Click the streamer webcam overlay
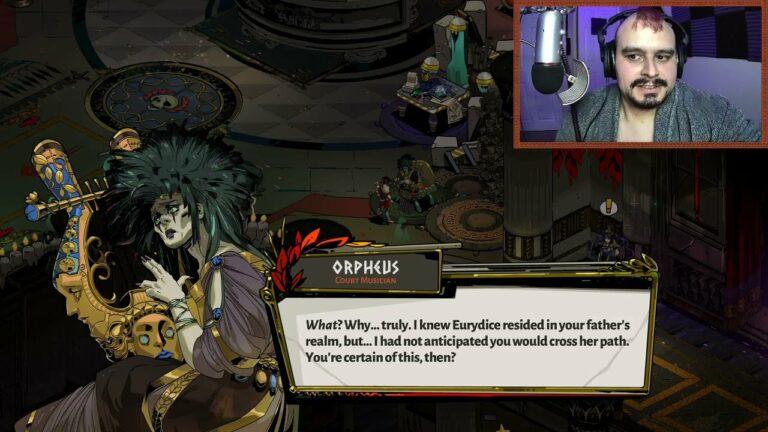 (638, 74)
